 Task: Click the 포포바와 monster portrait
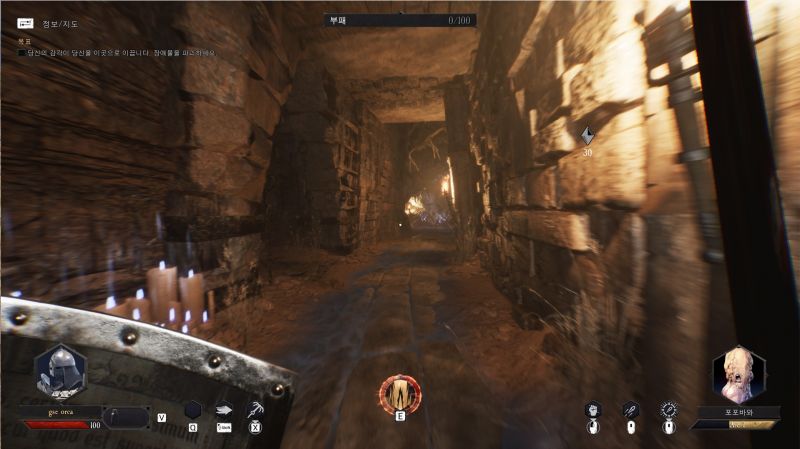point(738,374)
